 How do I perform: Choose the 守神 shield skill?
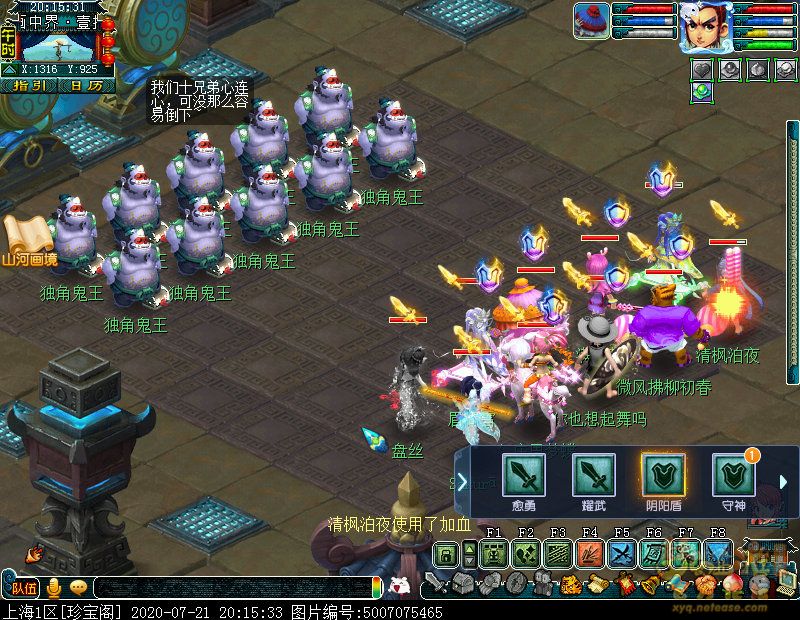tap(732, 473)
